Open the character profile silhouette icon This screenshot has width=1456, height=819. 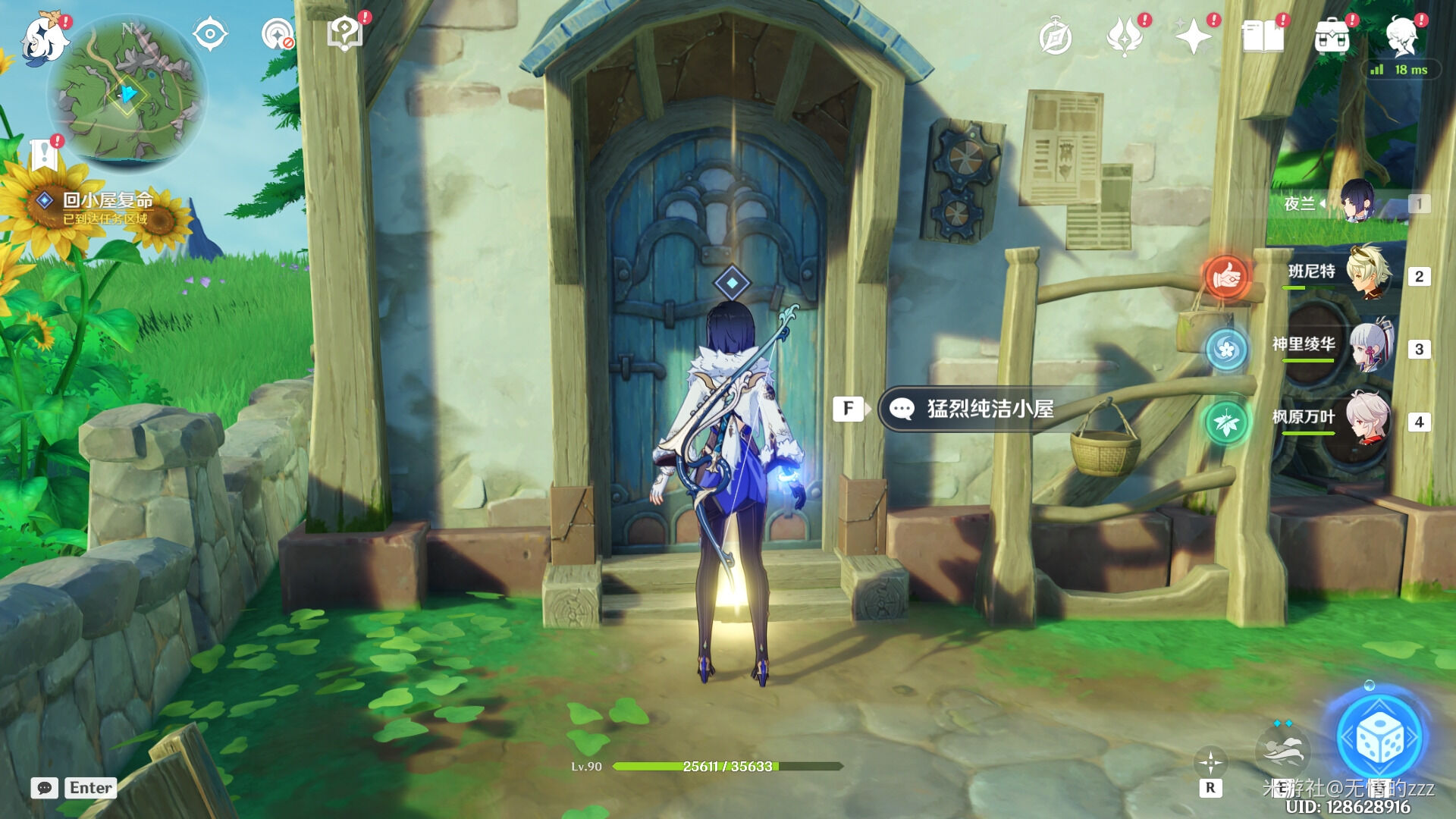(1401, 36)
